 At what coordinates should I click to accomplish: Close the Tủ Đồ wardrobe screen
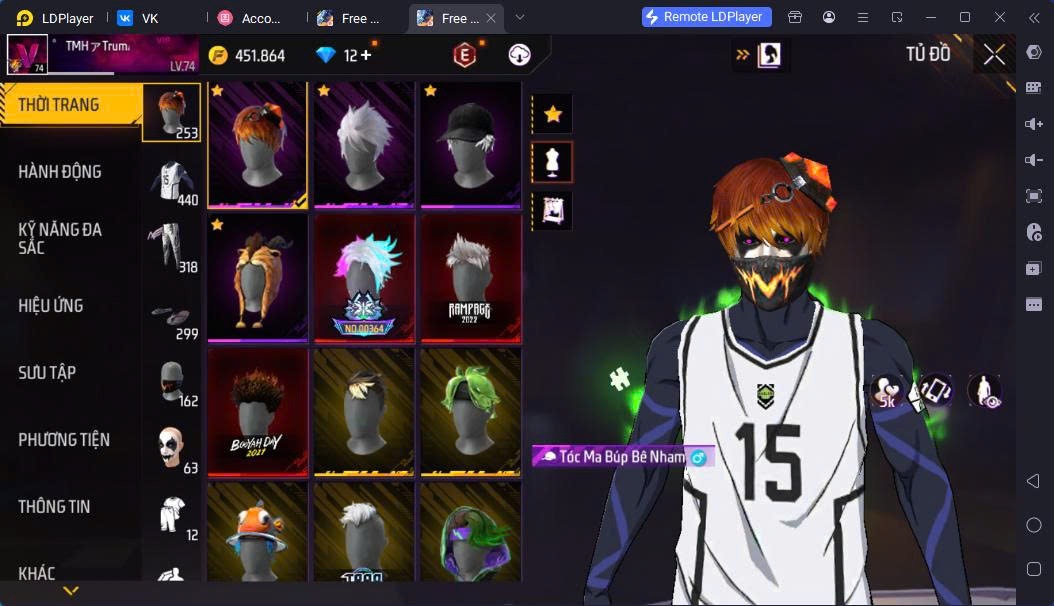(x=994, y=55)
